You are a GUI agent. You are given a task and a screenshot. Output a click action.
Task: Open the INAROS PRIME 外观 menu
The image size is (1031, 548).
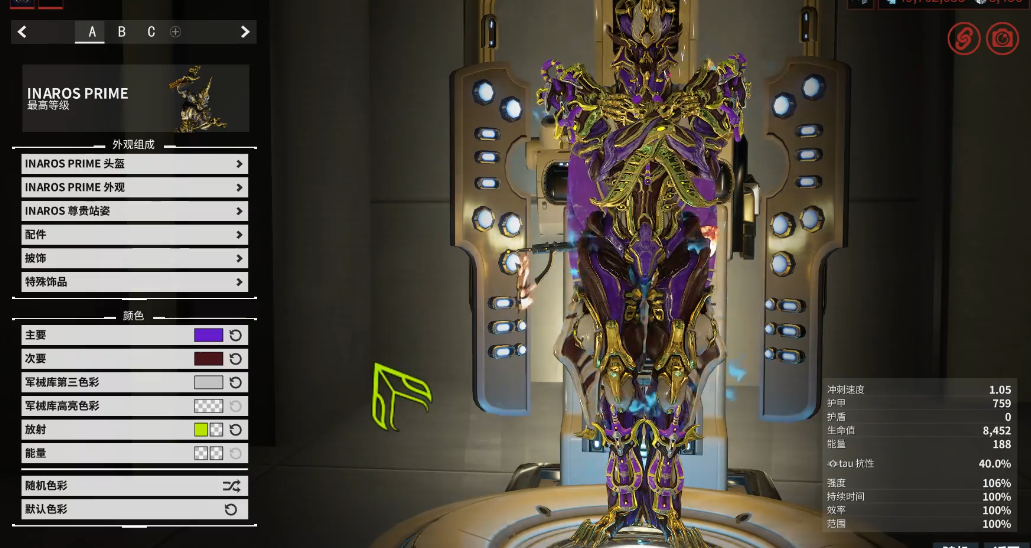tap(134, 187)
